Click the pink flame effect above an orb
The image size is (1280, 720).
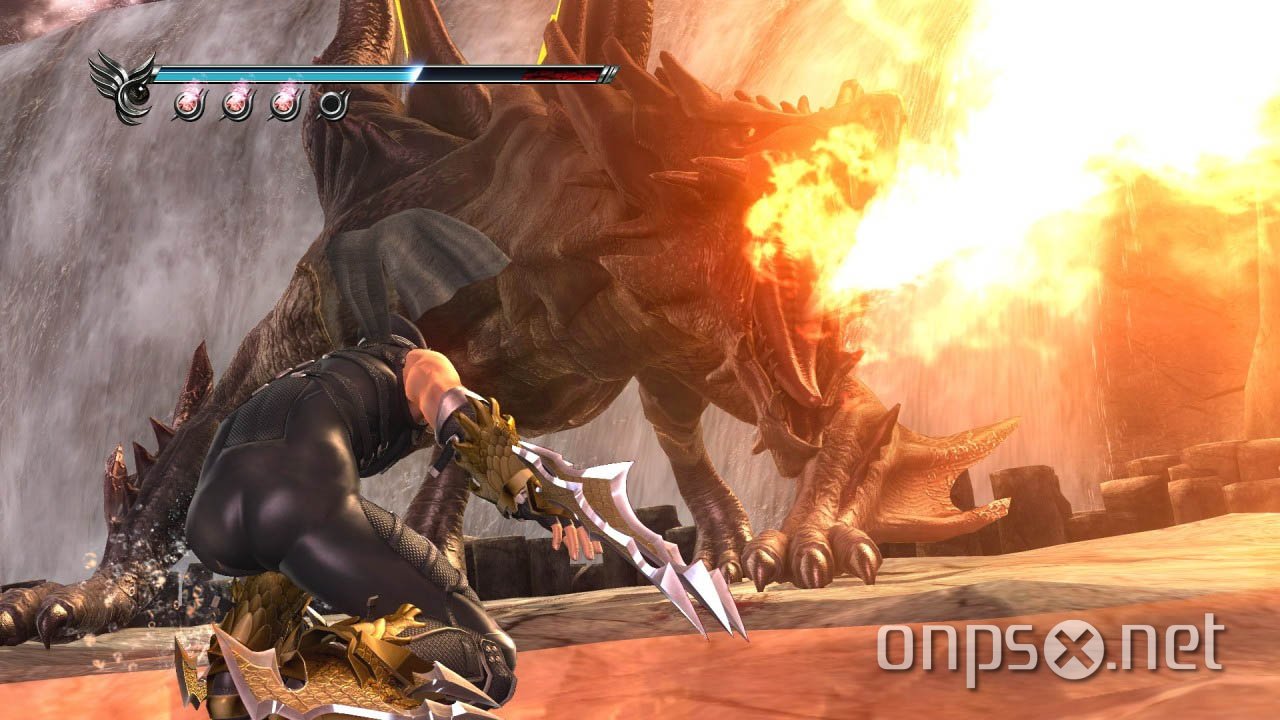[190, 86]
